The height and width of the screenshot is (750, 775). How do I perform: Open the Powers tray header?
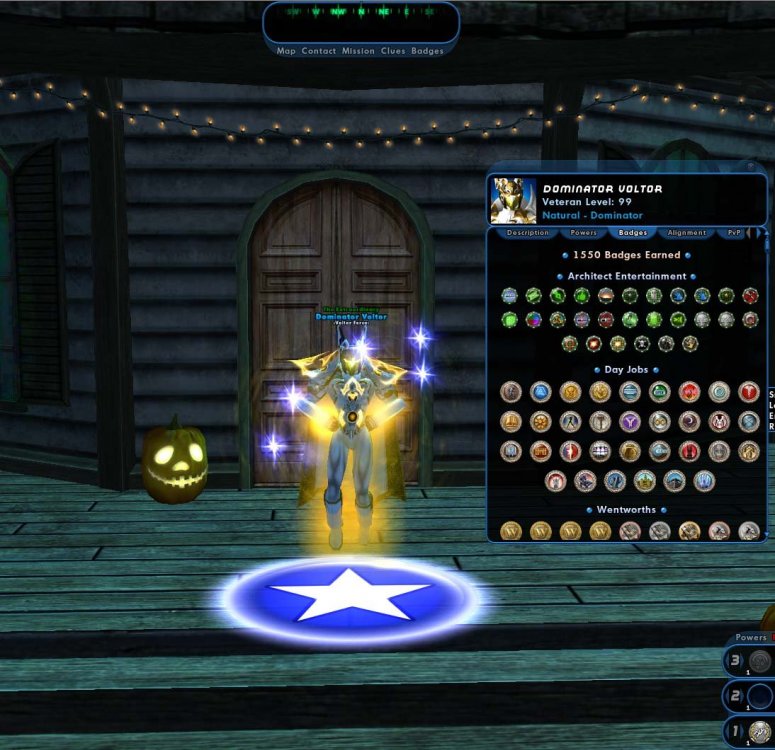750,637
